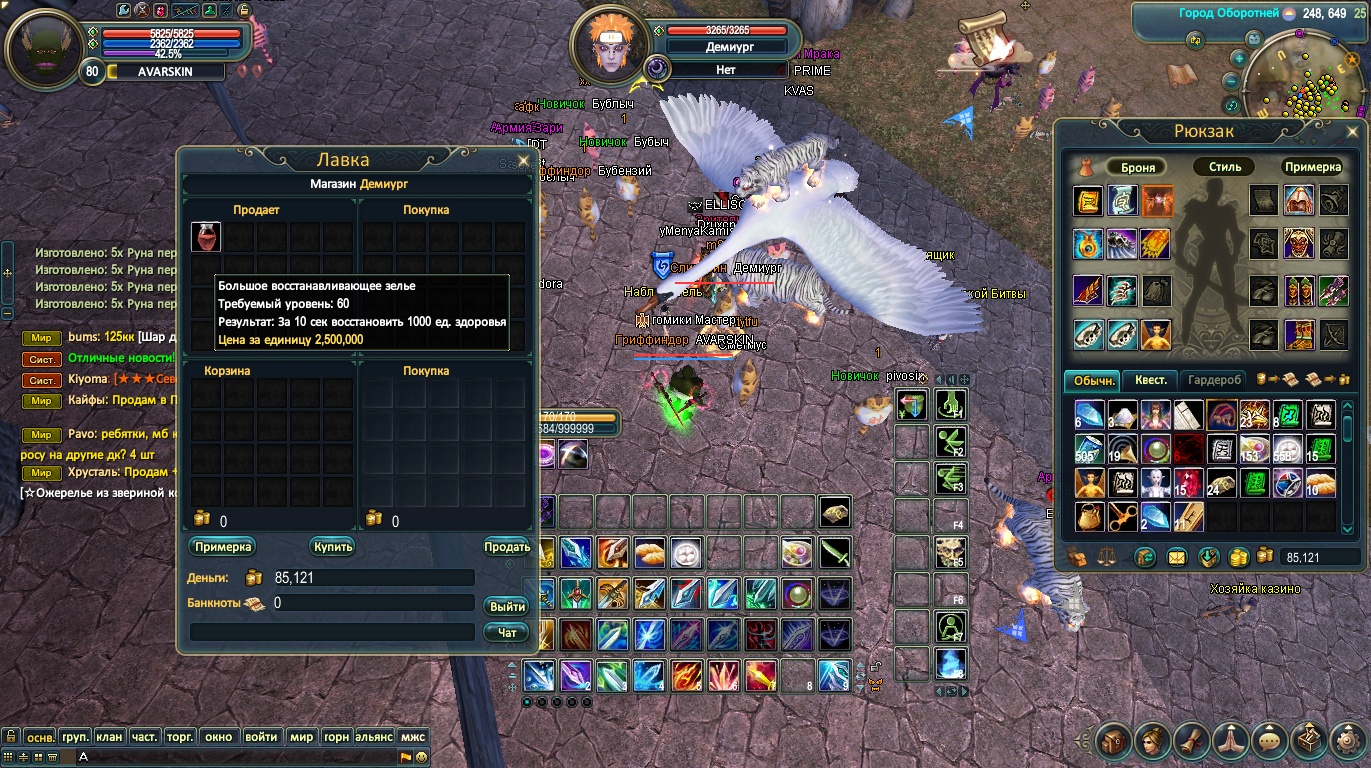The height and width of the screenshot is (768, 1371).
Task: Click the Купить button in the shop
Action: click(333, 547)
